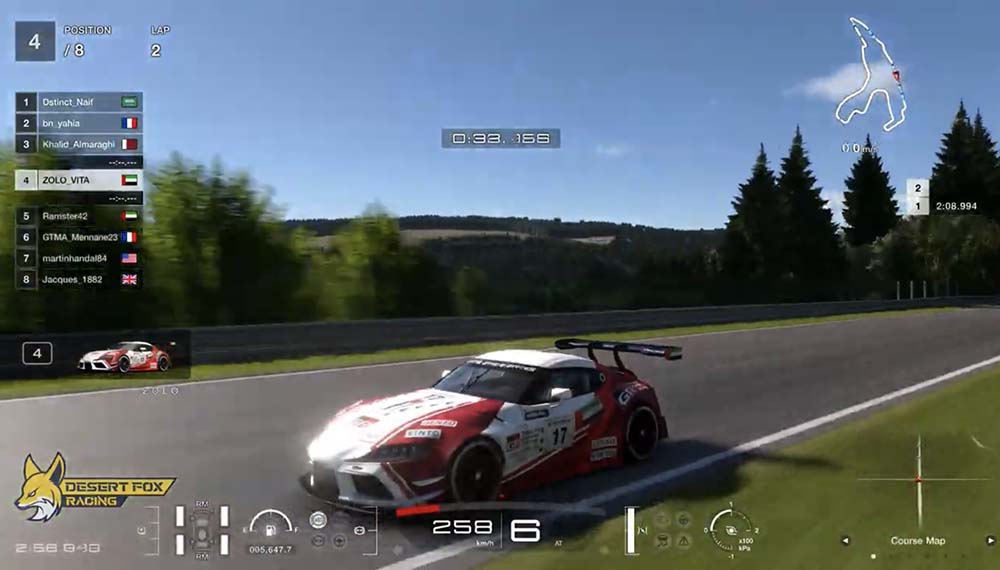Select Dstinct_Naif in the standings list
Screen dimensions: 1000x570
tap(79, 102)
